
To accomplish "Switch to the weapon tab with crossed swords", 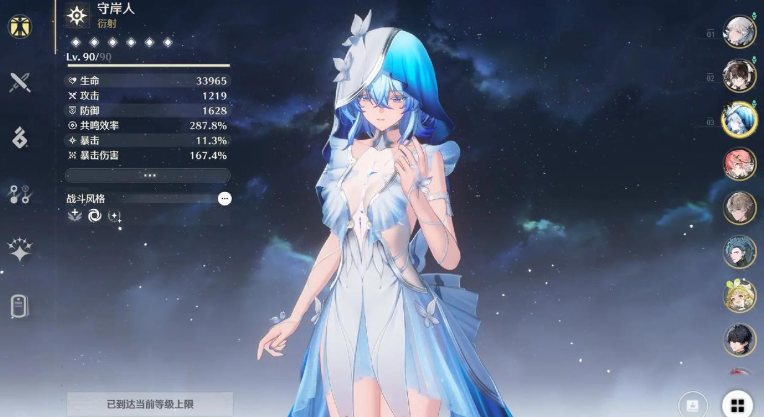I will point(19,83).
